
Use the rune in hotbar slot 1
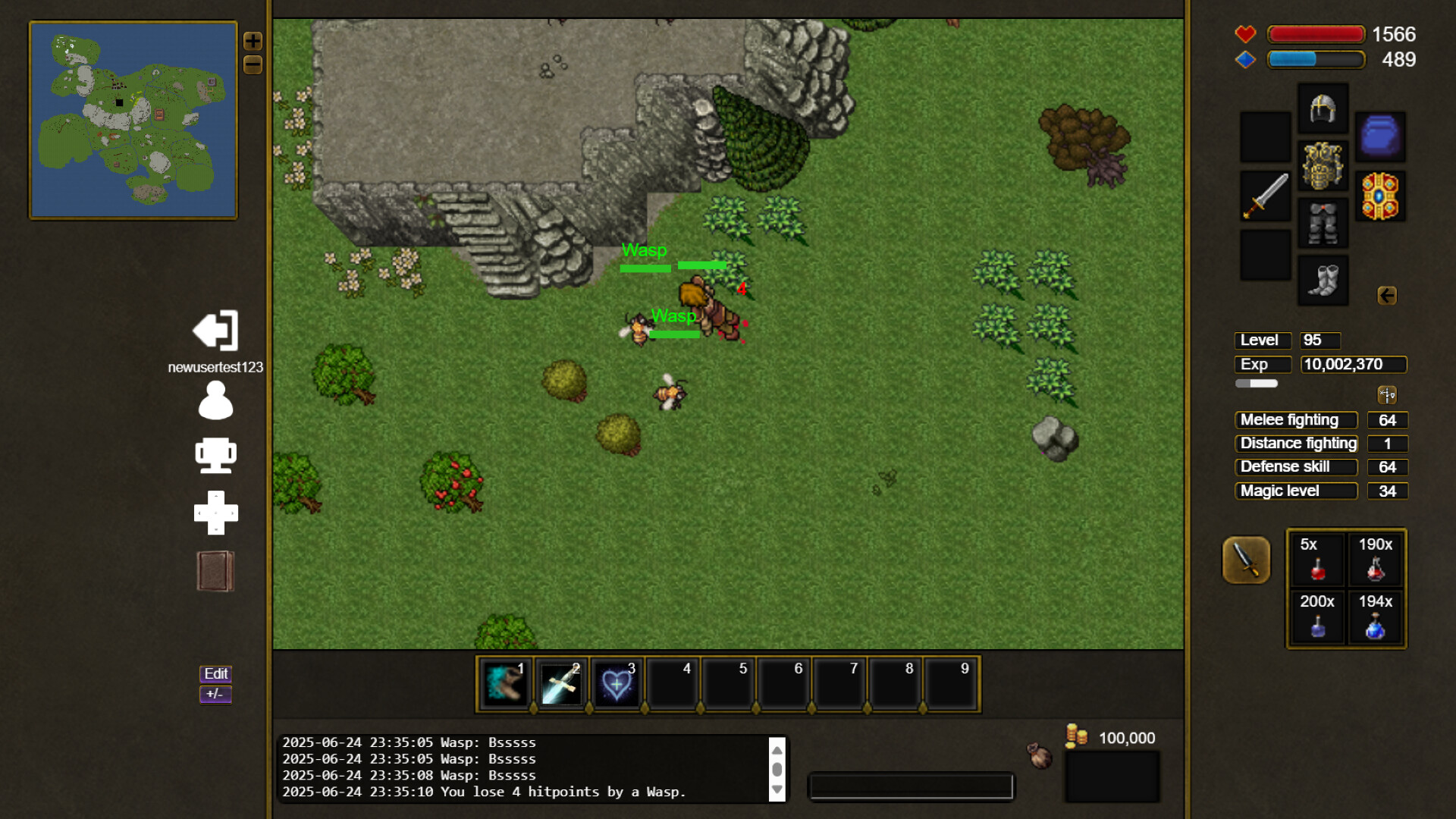[504, 683]
